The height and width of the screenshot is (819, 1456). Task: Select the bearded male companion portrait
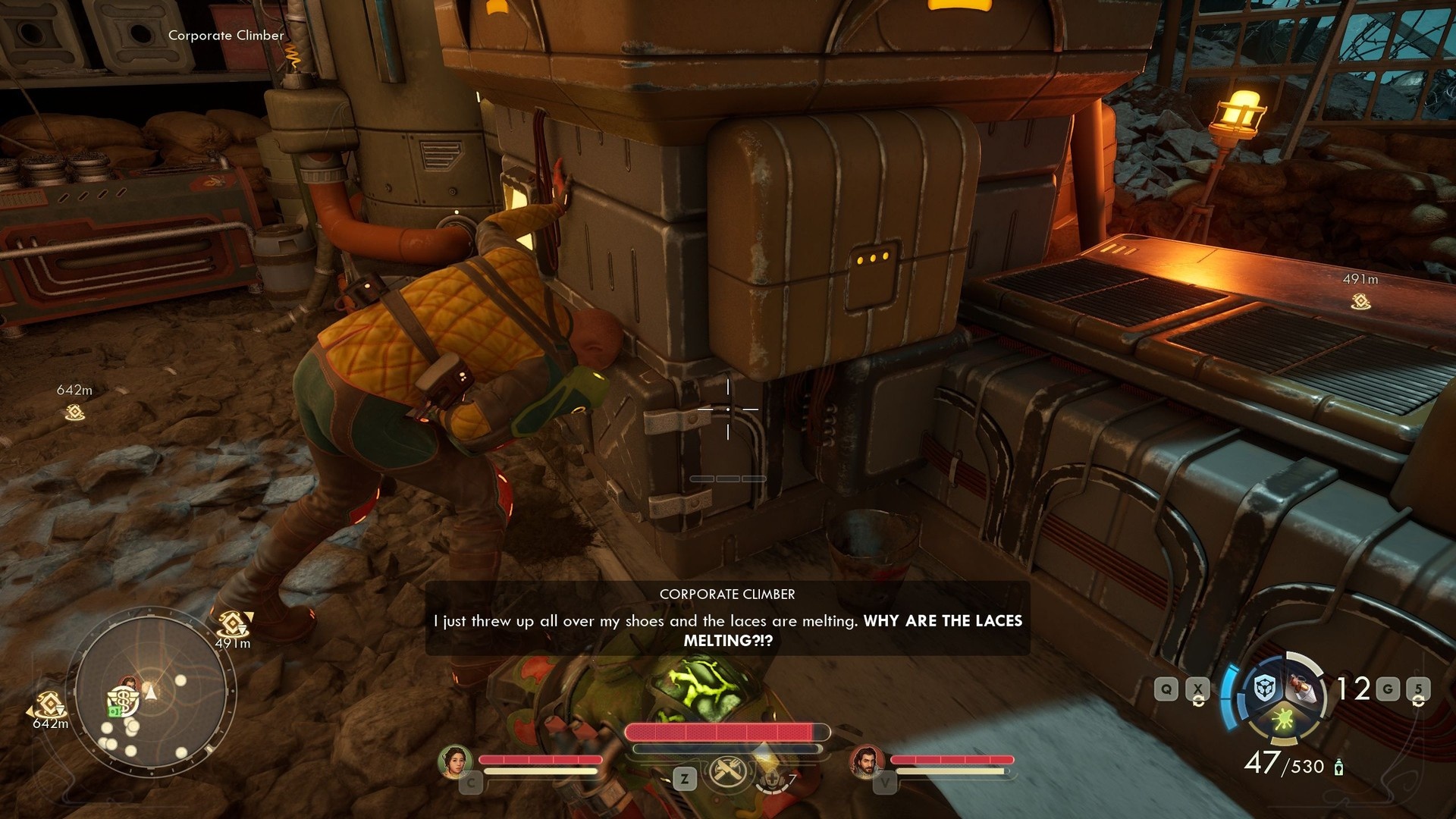[865, 761]
